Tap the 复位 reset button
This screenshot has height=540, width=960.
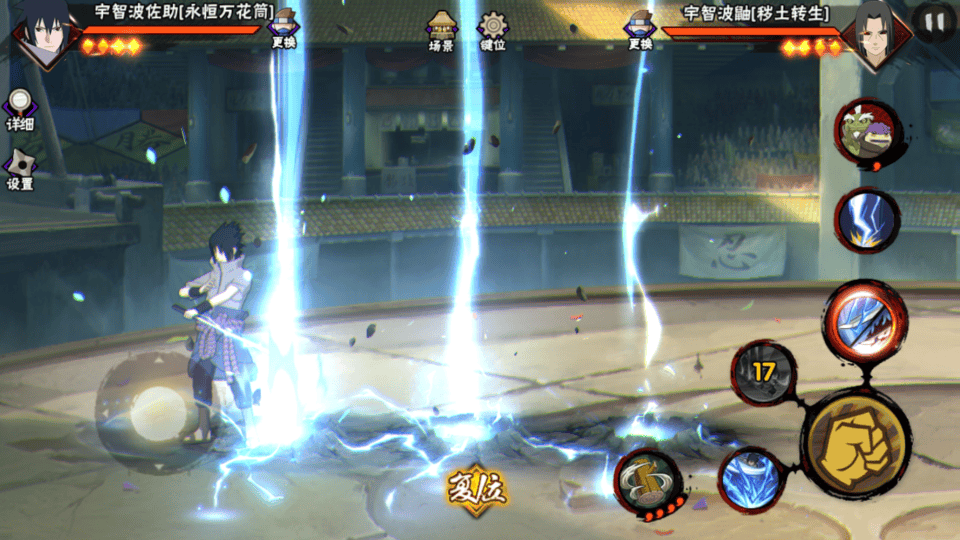pos(477,489)
